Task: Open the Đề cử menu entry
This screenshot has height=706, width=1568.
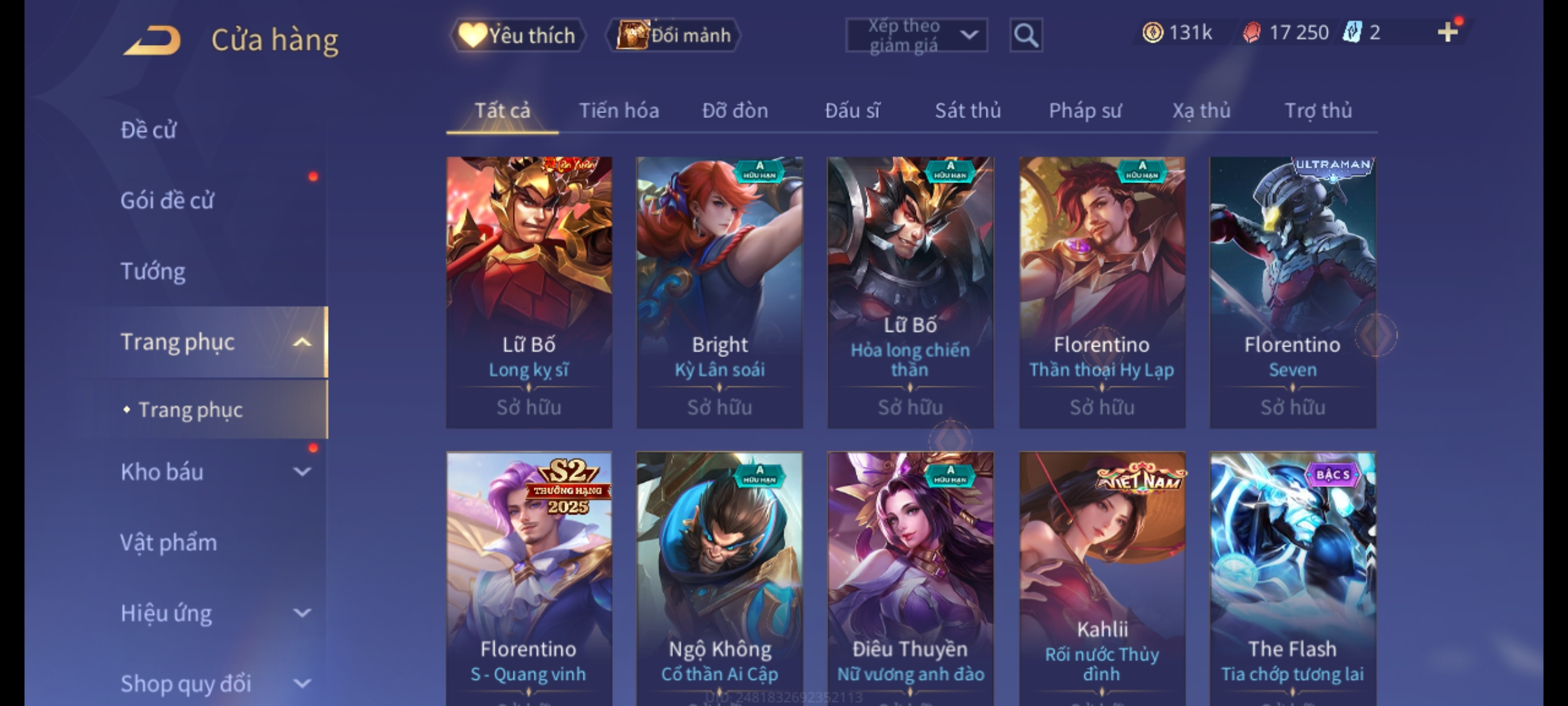Action: tap(148, 130)
